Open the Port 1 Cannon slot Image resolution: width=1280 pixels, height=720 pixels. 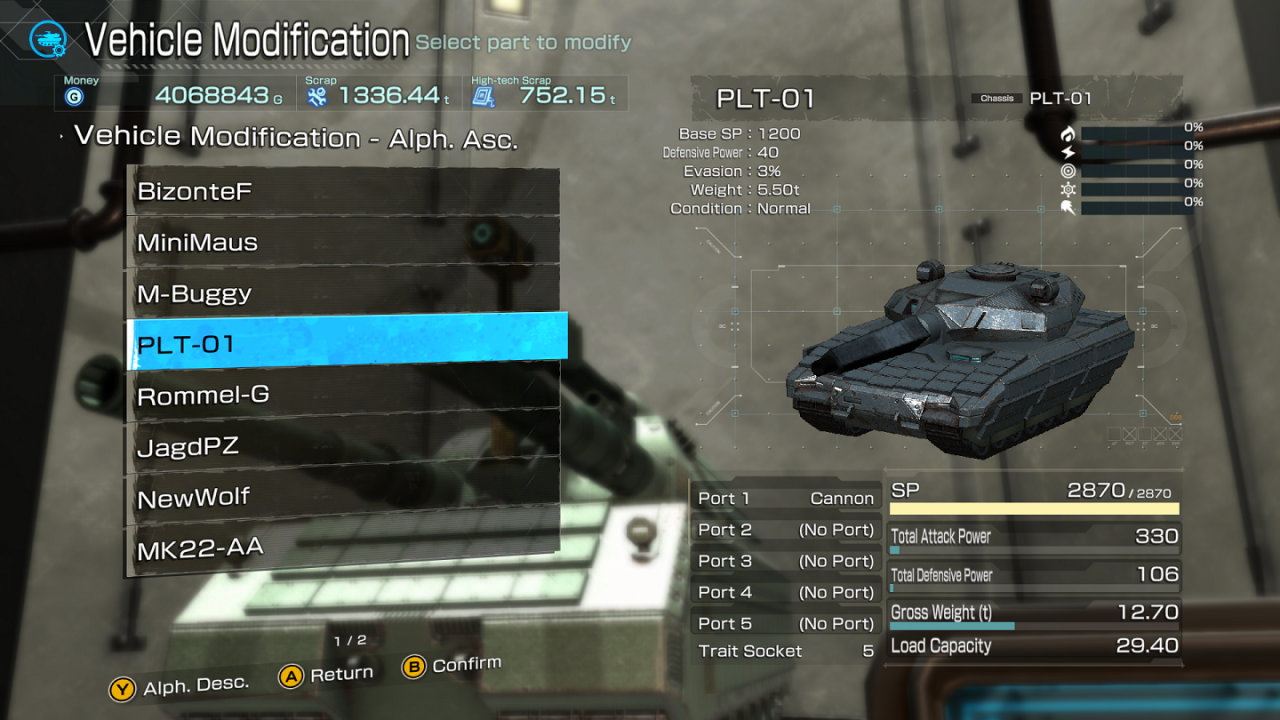tap(785, 498)
